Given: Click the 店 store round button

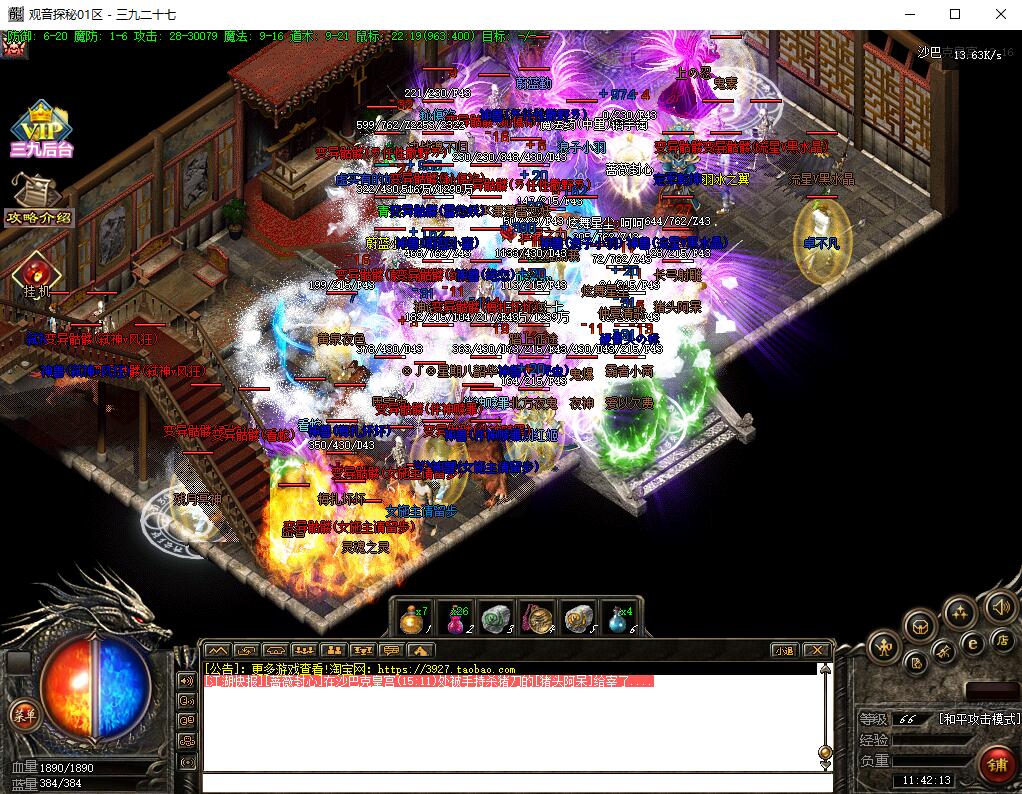Looking at the screenshot, I should click(1001, 638).
